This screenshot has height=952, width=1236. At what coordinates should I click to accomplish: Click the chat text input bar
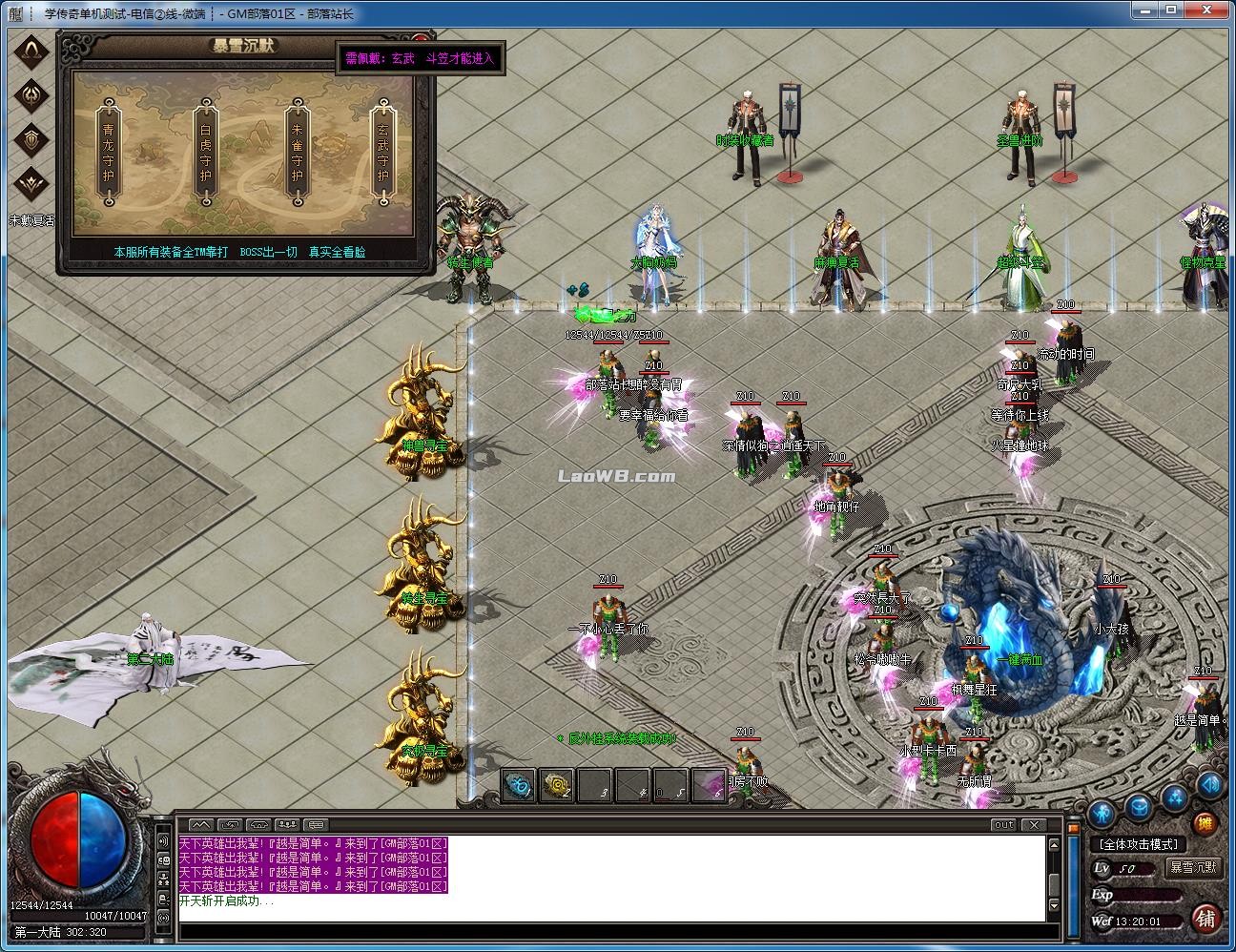coord(610,931)
